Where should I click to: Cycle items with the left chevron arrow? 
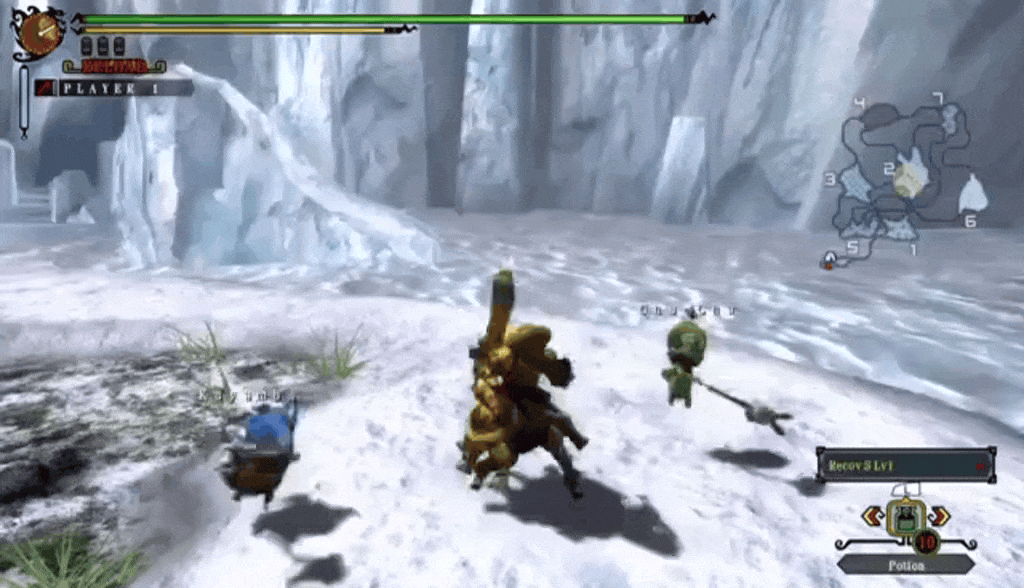872,516
